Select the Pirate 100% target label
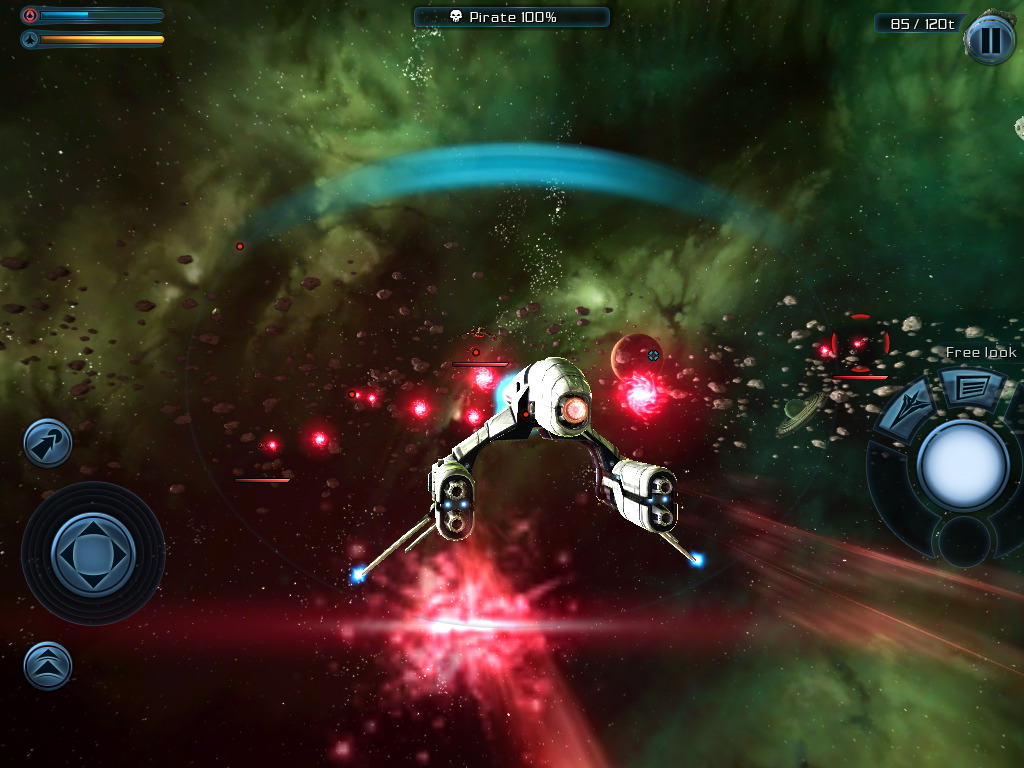The height and width of the screenshot is (768, 1024). (x=511, y=17)
